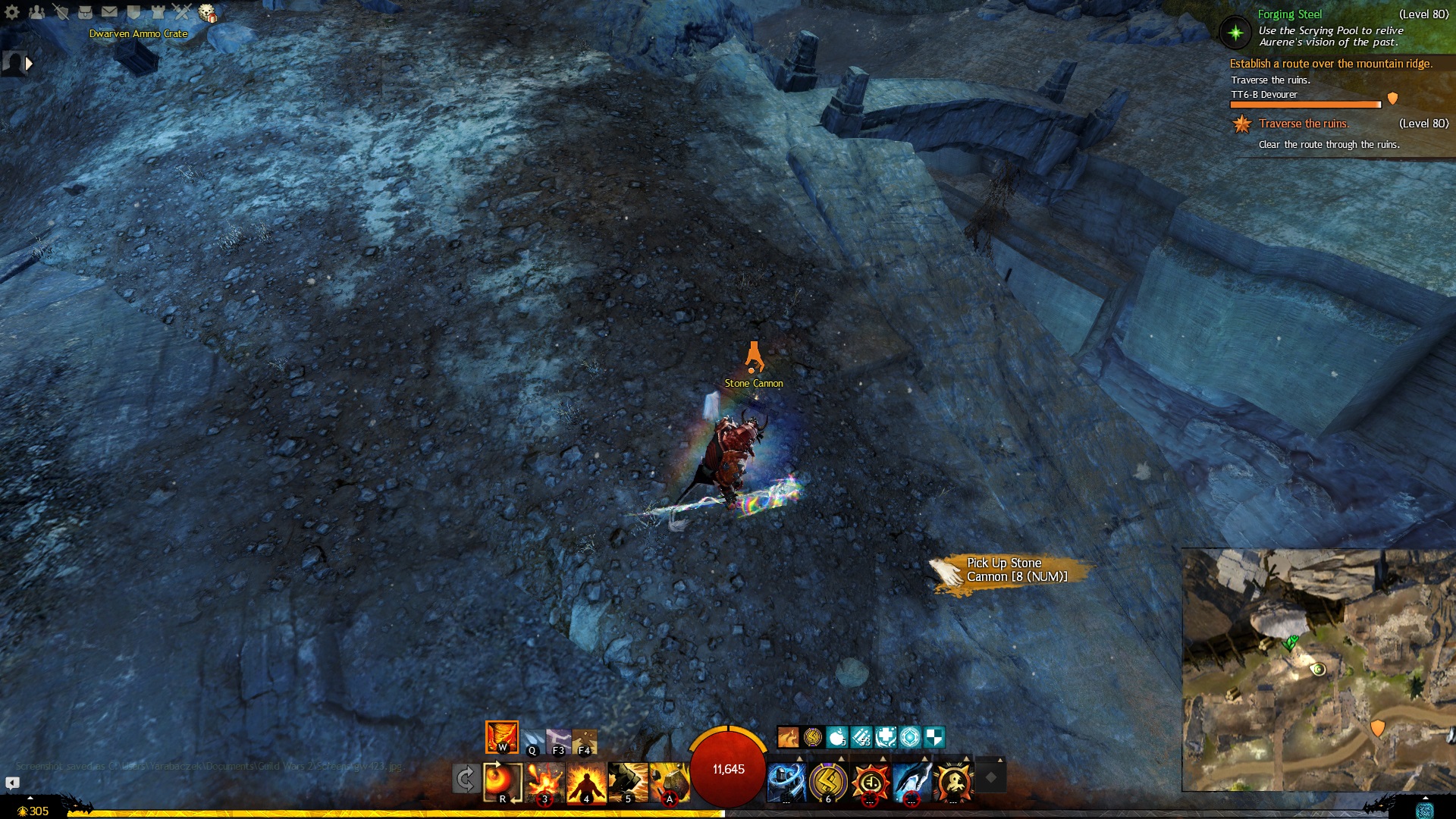Open the World vs World tower icon
1456x819 pixels.
[x=158, y=11]
